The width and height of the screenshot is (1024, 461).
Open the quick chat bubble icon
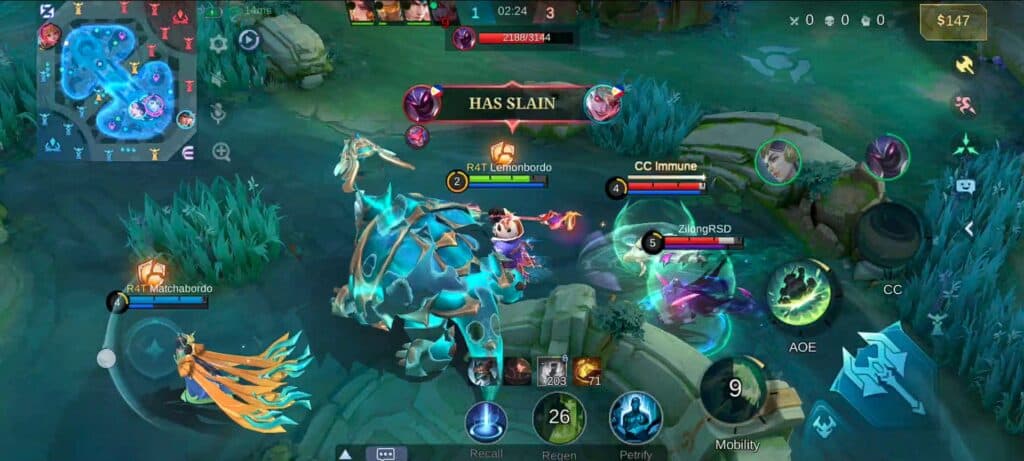(x=965, y=186)
